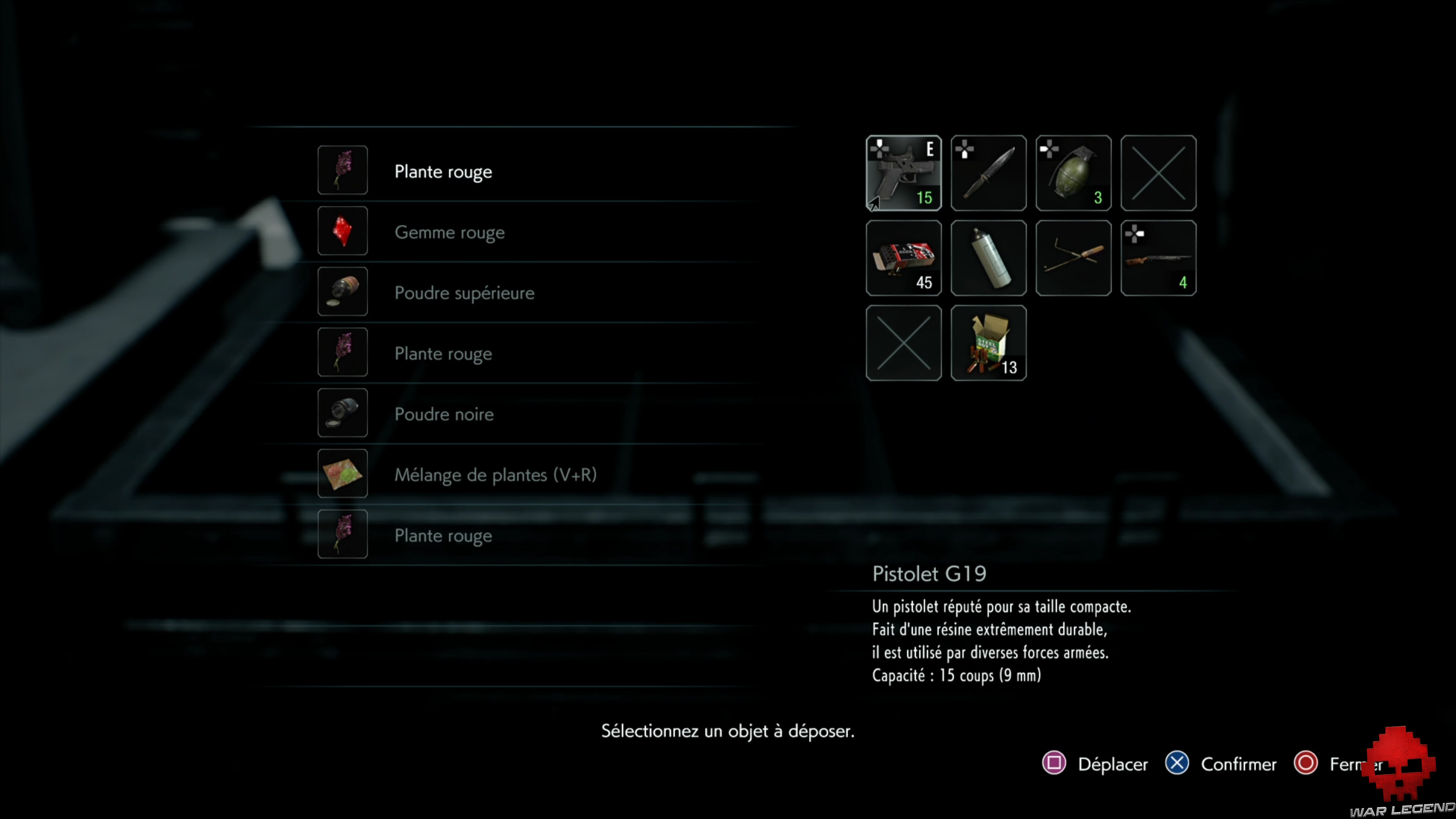Select the hand grenade slot
The image size is (1456, 819).
pos(1073,173)
